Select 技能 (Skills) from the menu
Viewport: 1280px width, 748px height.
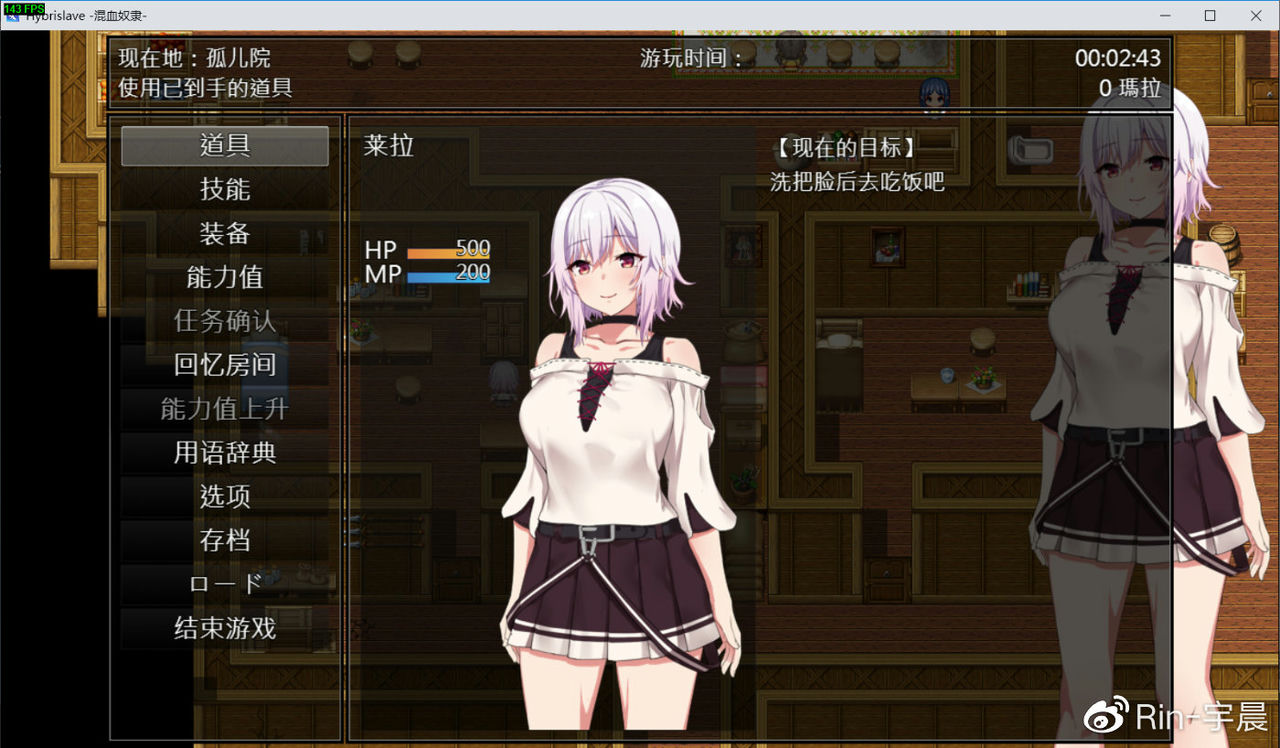[225, 189]
